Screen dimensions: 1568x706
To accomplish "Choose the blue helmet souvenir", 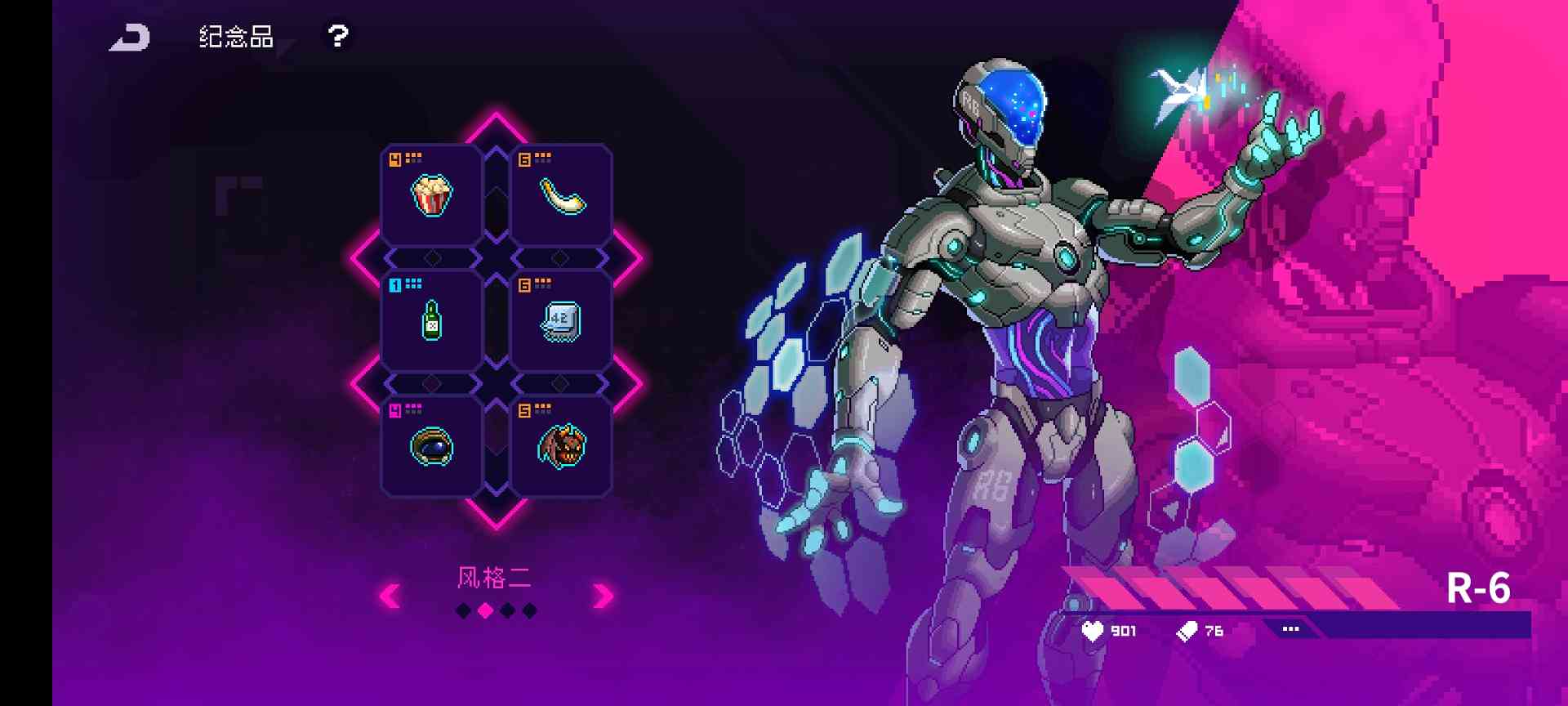I will 431,447.
